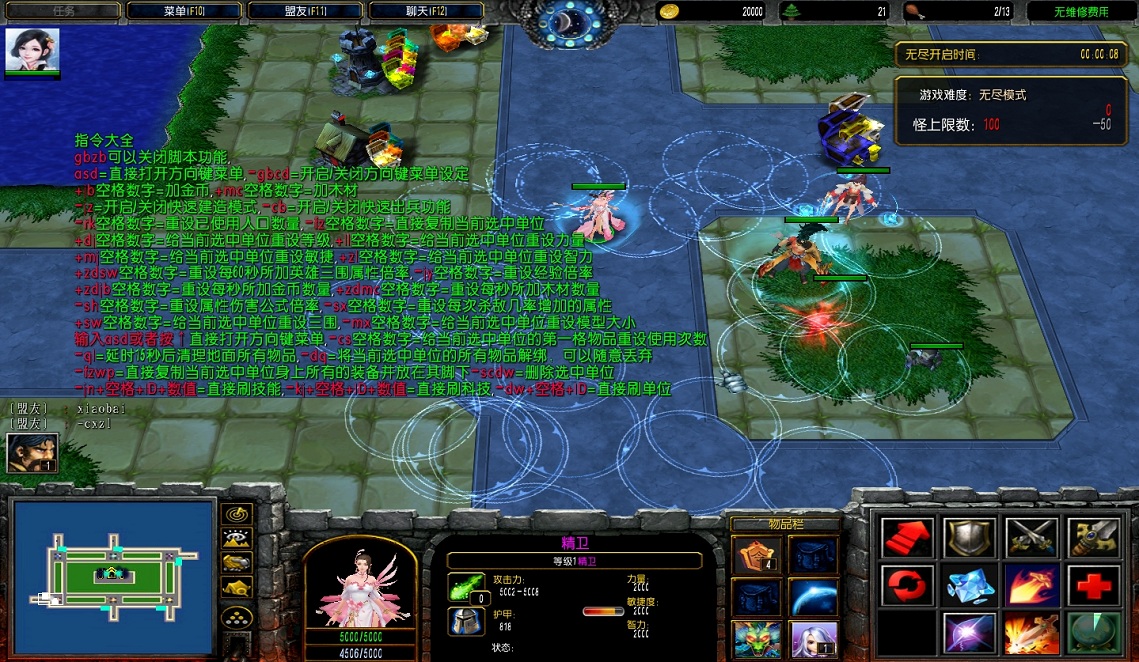Activate the minimap signal ping button
This screenshot has height=662, width=1139.
tap(236, 514)
